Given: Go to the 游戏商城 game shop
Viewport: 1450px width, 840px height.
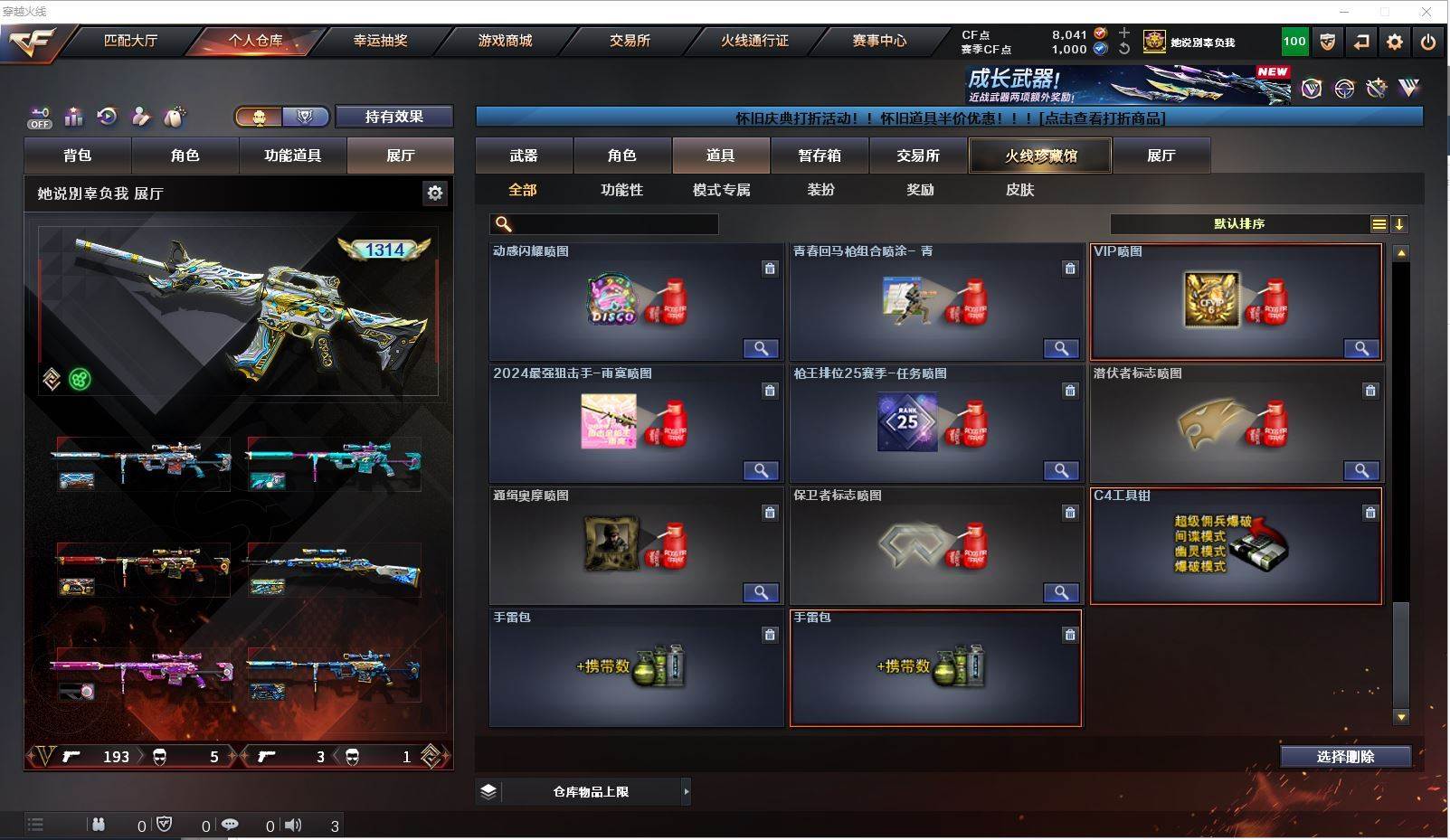Looking at the screenshot, I should [x=505, y=41].
